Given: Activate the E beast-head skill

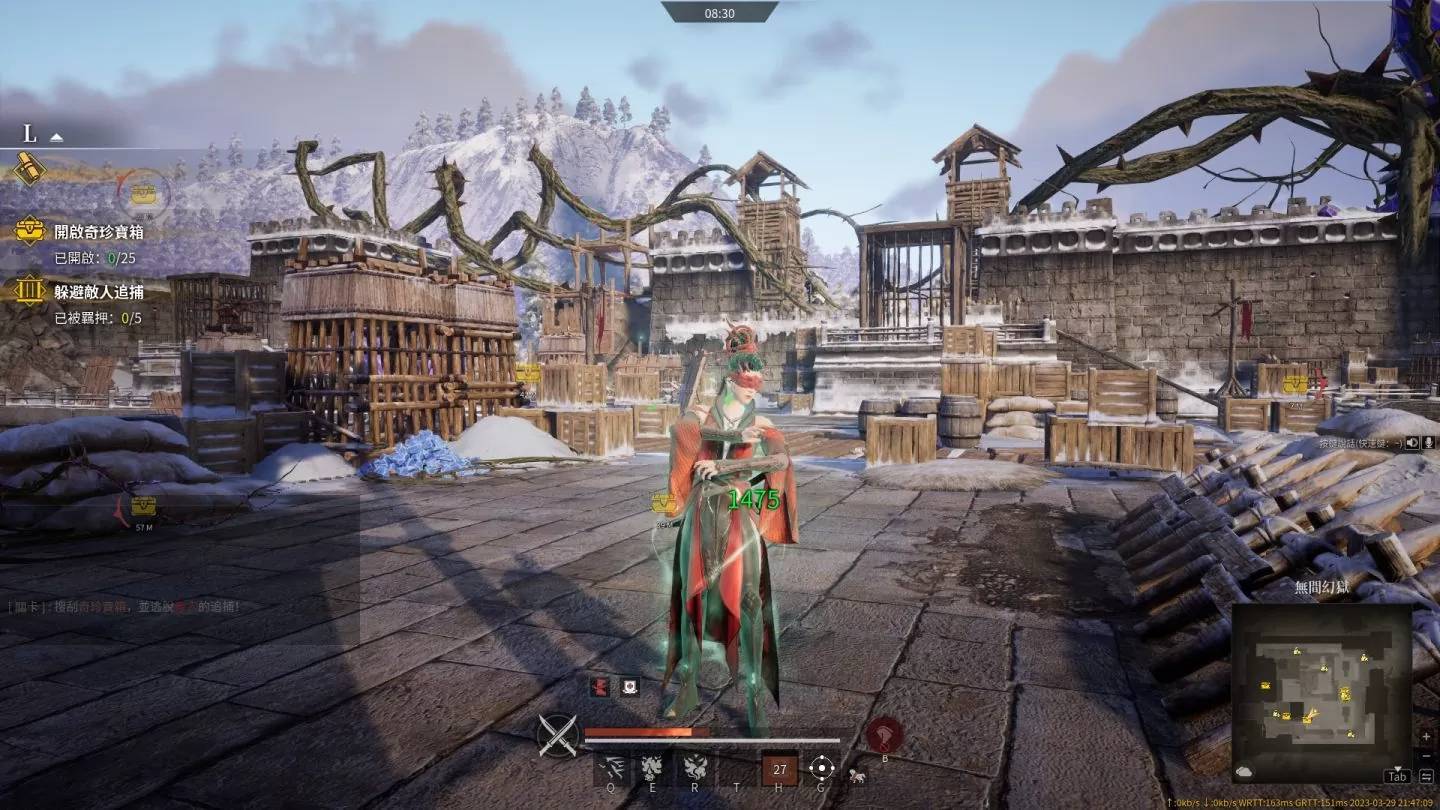Looking at the screenshot, I should [x=652, y=767].
